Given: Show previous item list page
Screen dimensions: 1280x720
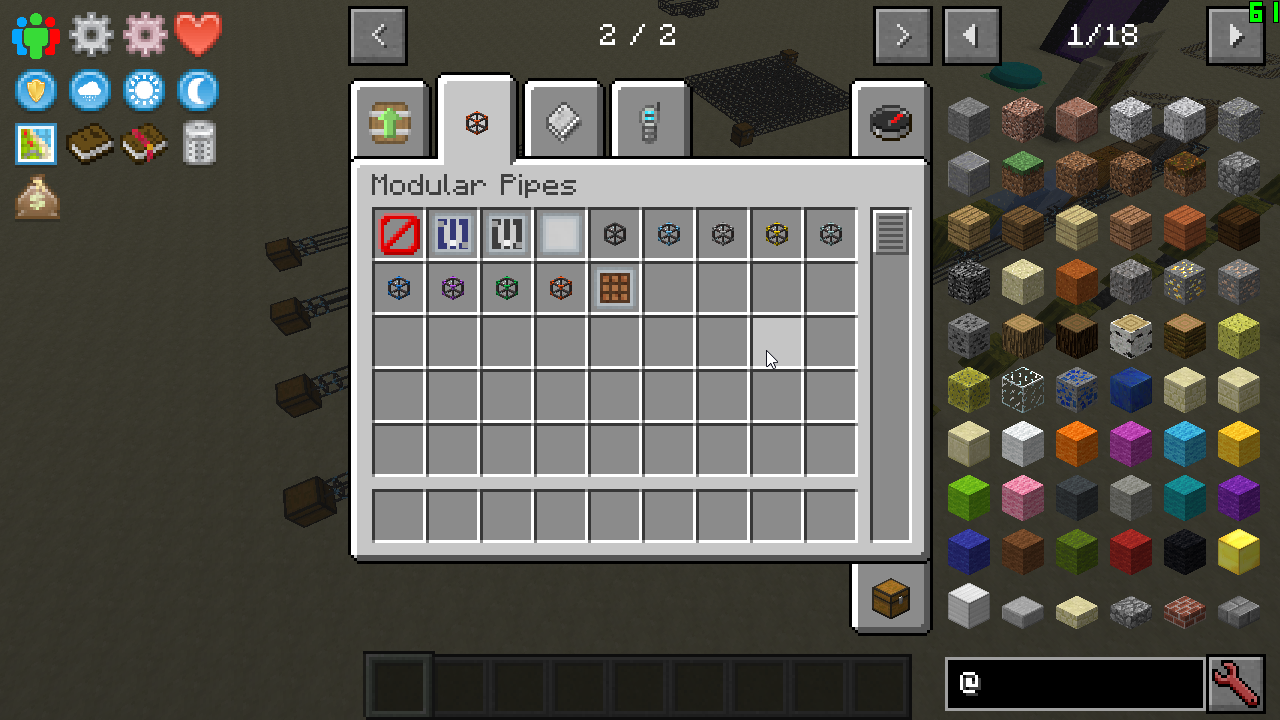Looking at the screenshot, I should 971,36.
